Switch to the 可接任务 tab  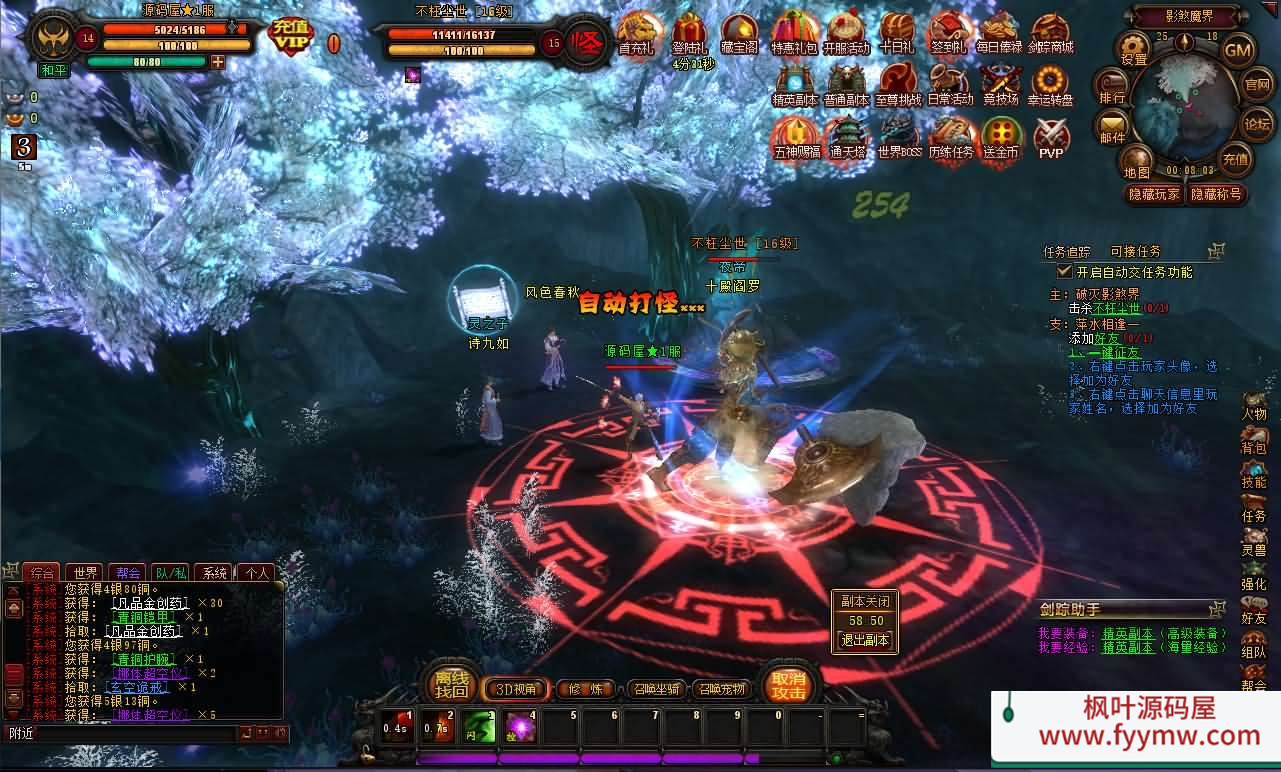tap(1135, 252)
